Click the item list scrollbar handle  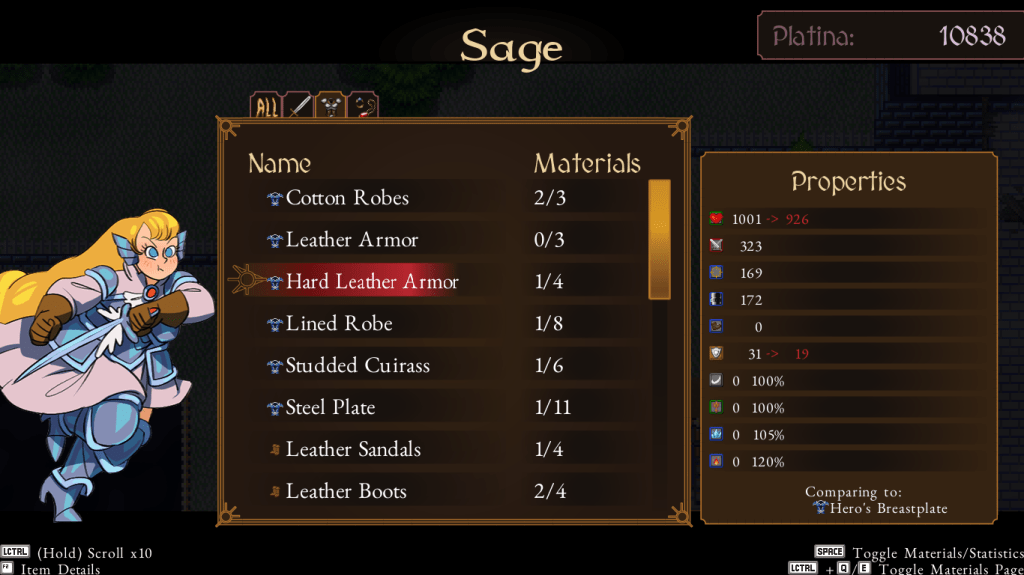click(x=659, y=239)
